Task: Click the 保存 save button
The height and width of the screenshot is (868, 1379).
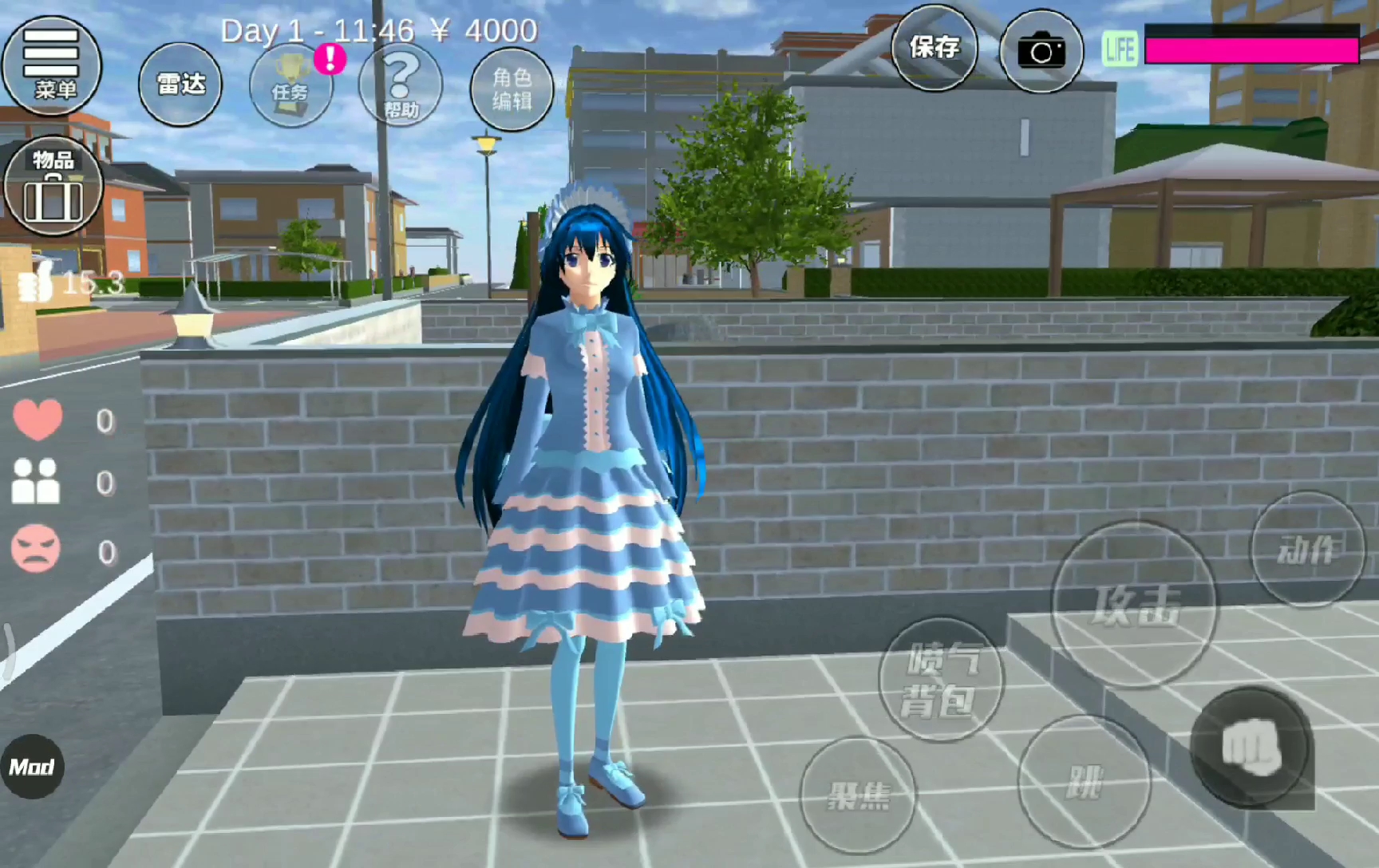Action: coord(934,48)
